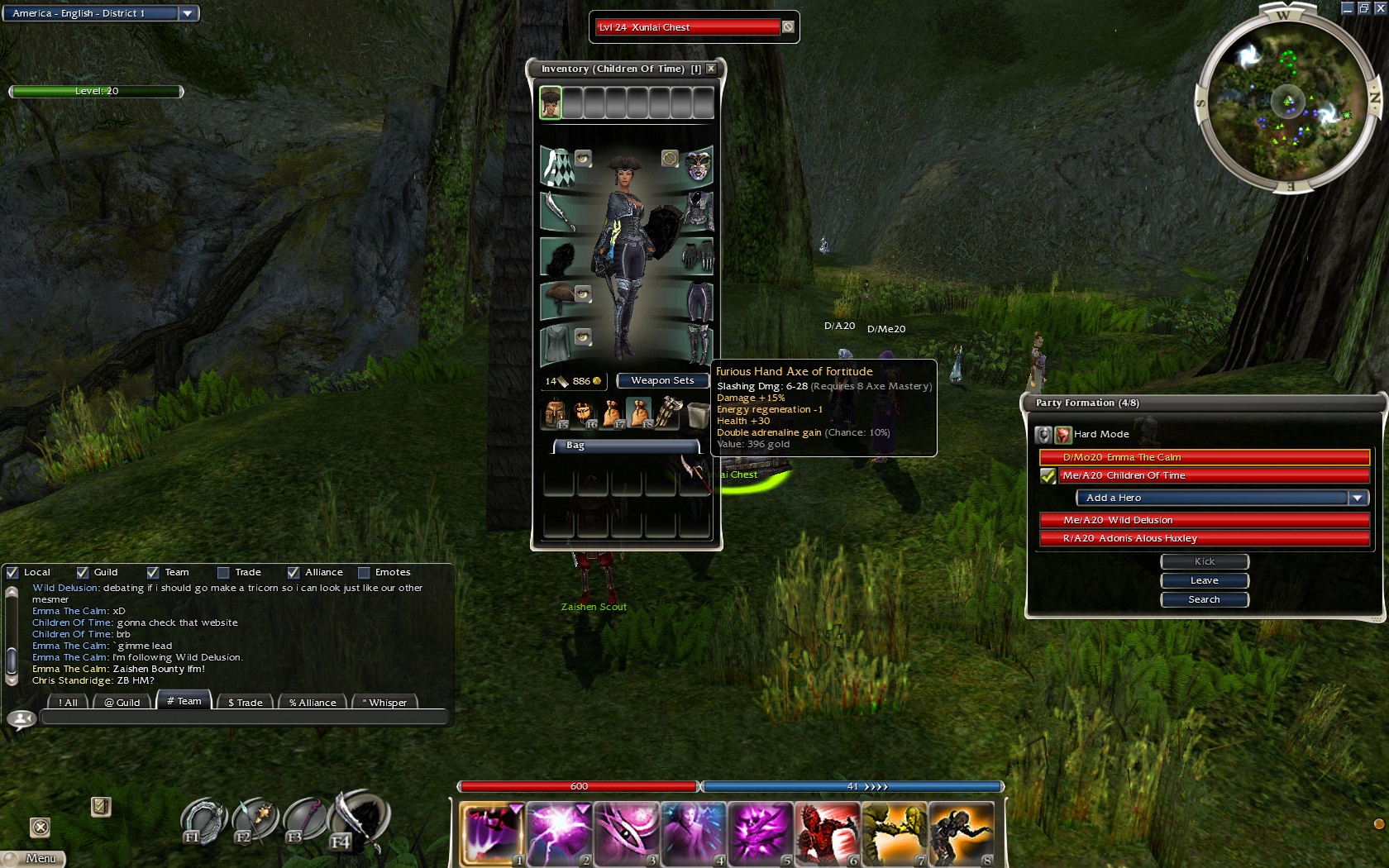Select party member Adonis Alous Huxley
The image size is (1389, 868).
point(1204,538)
